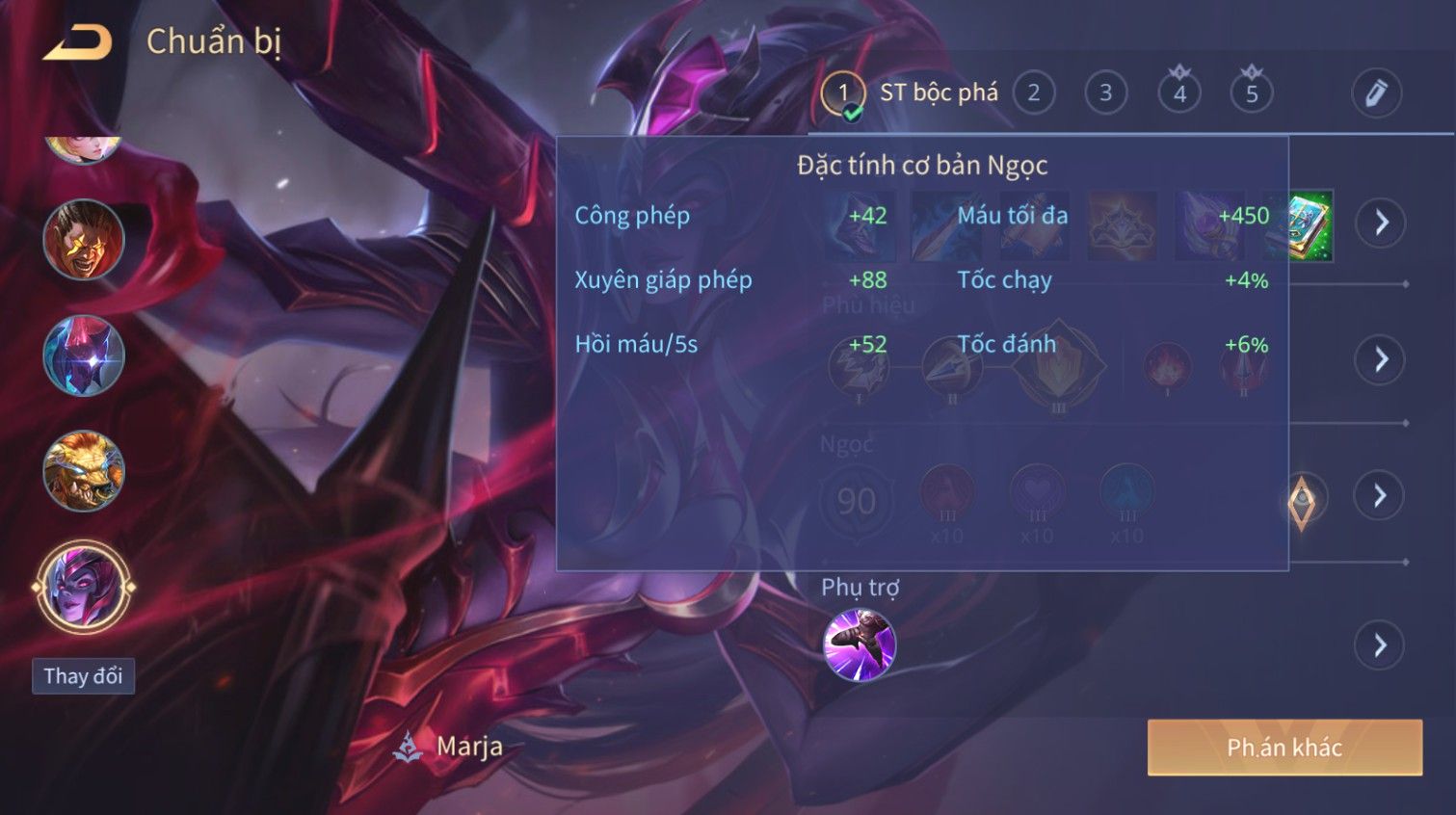Click the green book equipment item
The image size is (1456, 815).
1310,225
